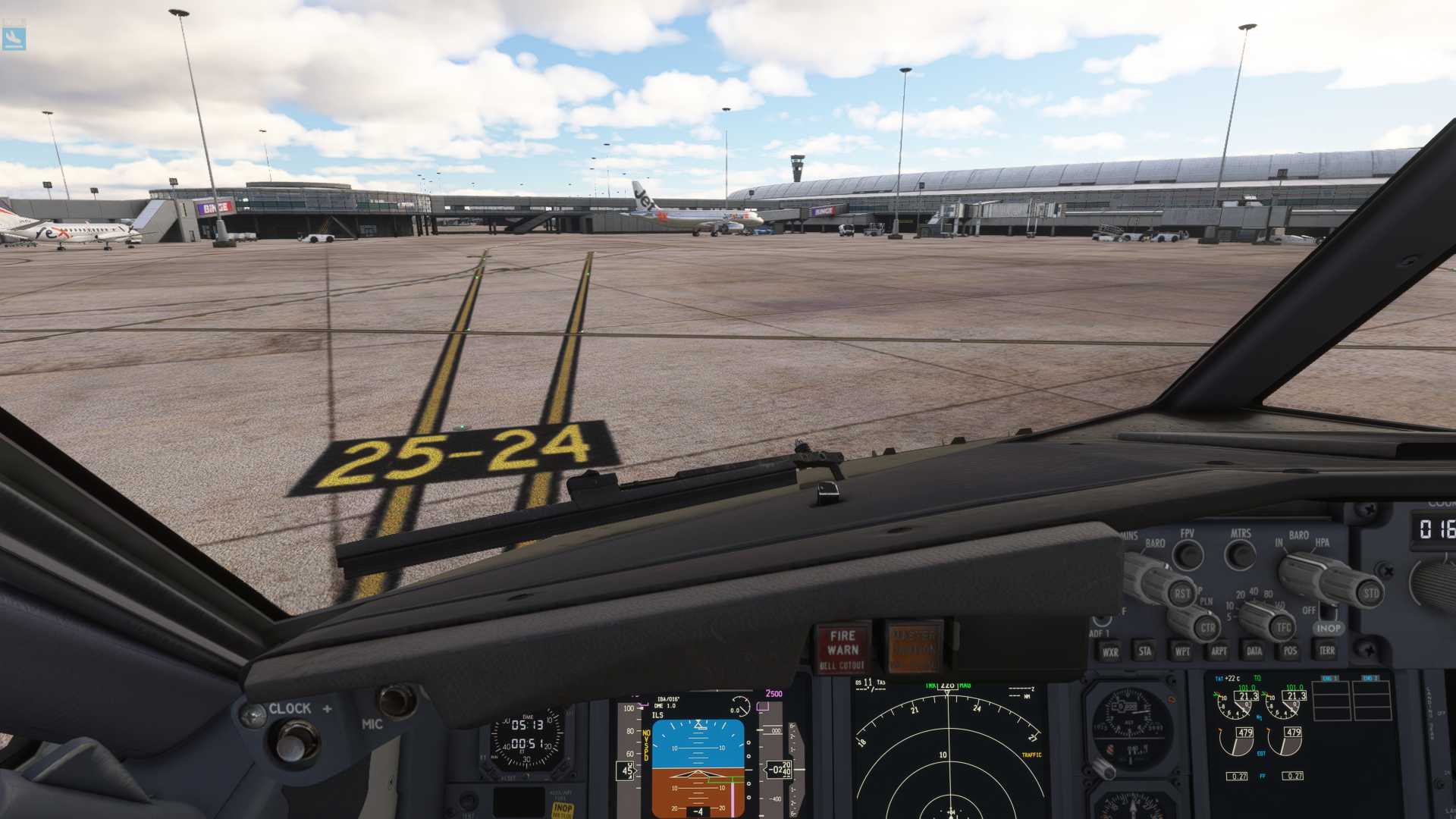Toggle the WXR weather radar button

1110,652
